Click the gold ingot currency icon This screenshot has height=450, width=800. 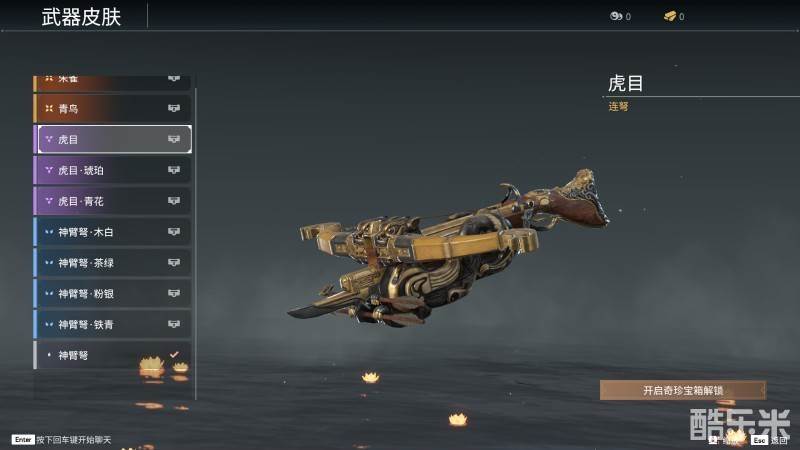[x=669, y=16]
